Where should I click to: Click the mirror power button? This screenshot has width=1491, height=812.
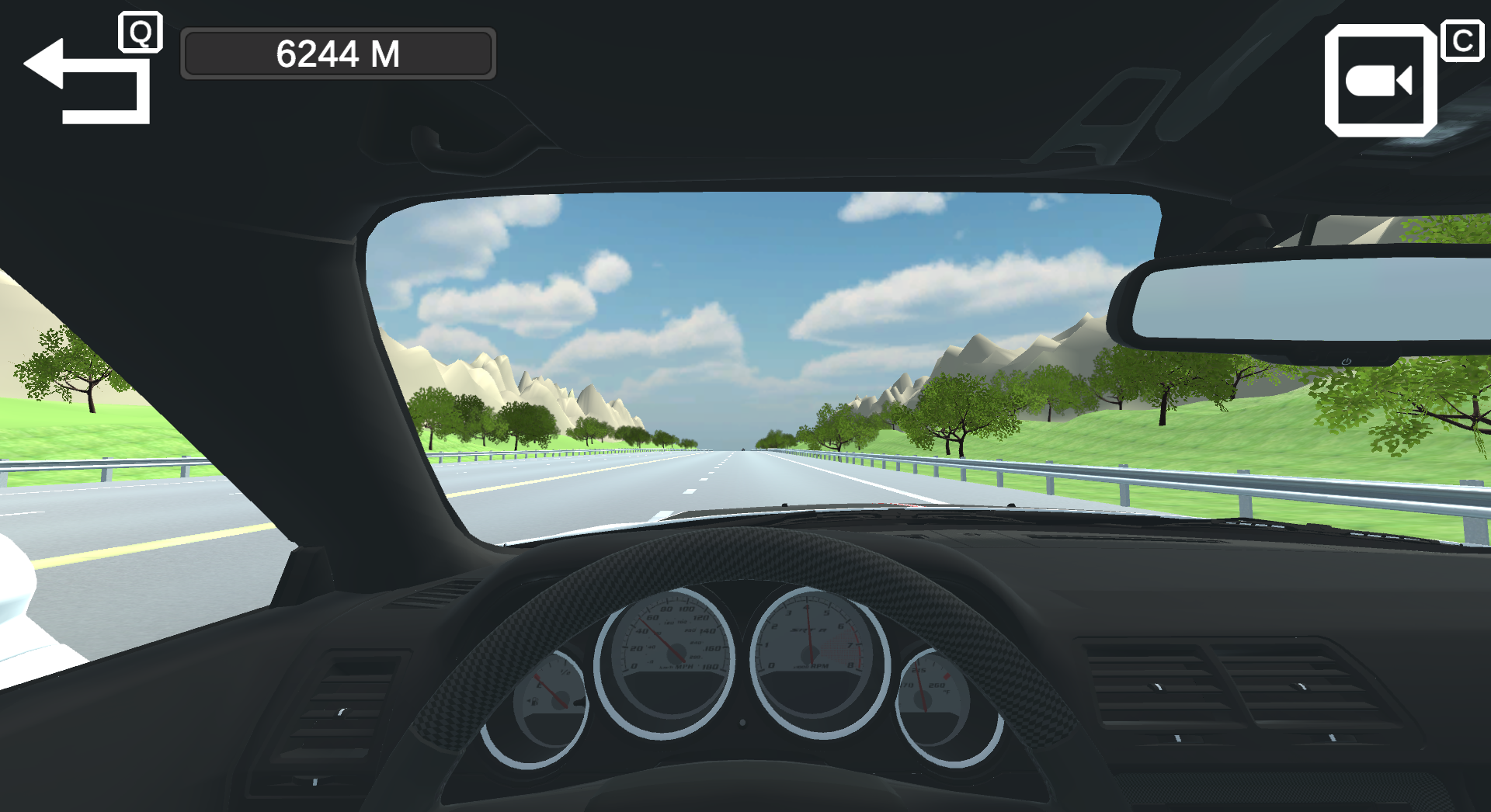pos(1347,362)
